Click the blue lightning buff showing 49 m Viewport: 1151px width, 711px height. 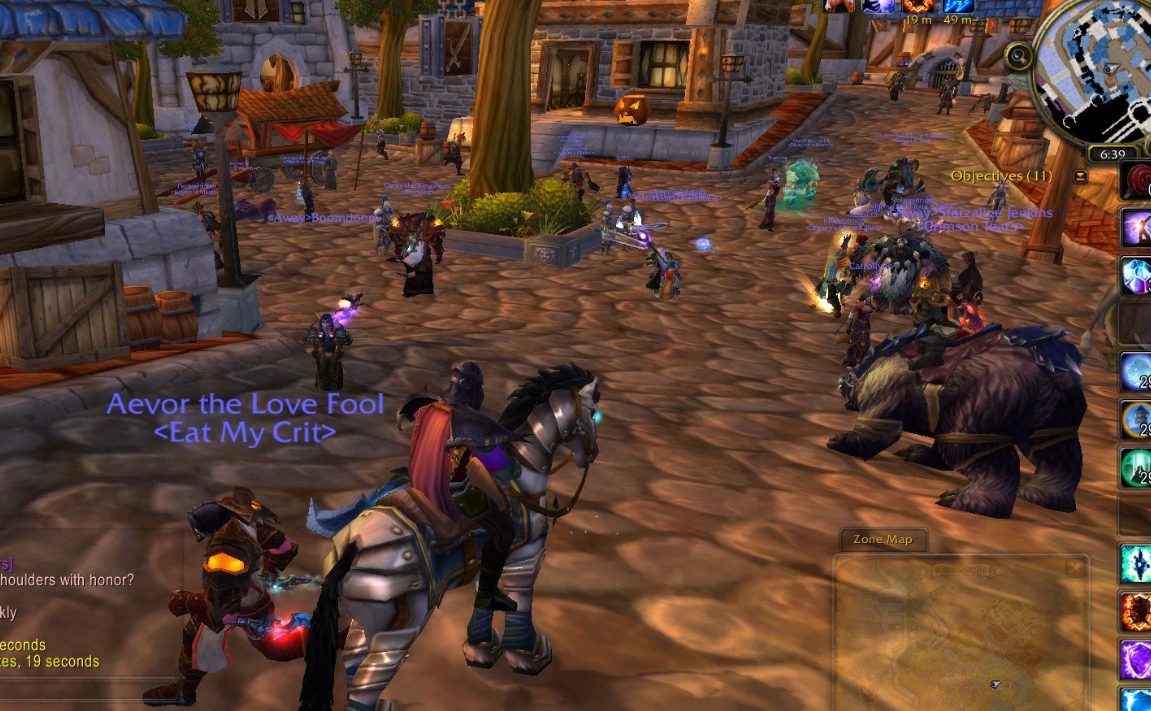[x=959, y=6]
